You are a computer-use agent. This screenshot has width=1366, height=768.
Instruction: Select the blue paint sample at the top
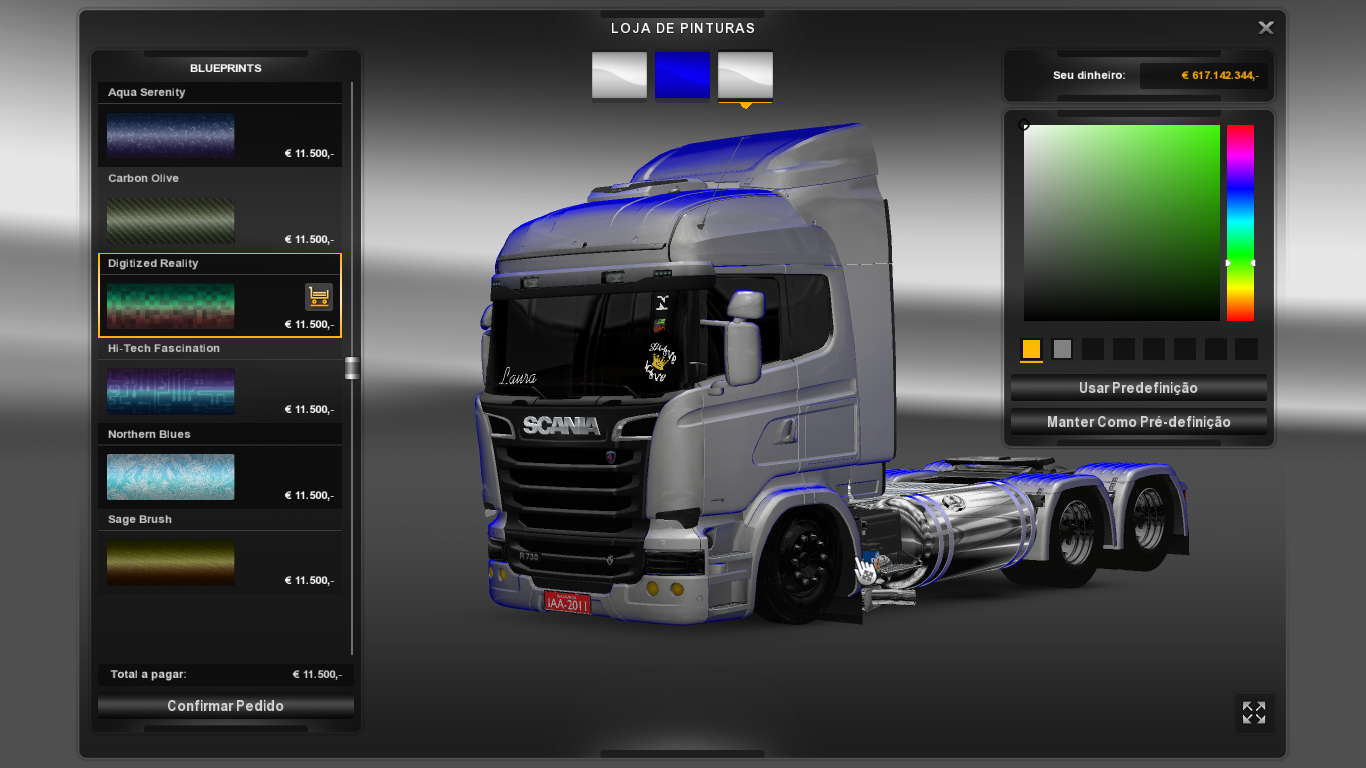(682, 76)
